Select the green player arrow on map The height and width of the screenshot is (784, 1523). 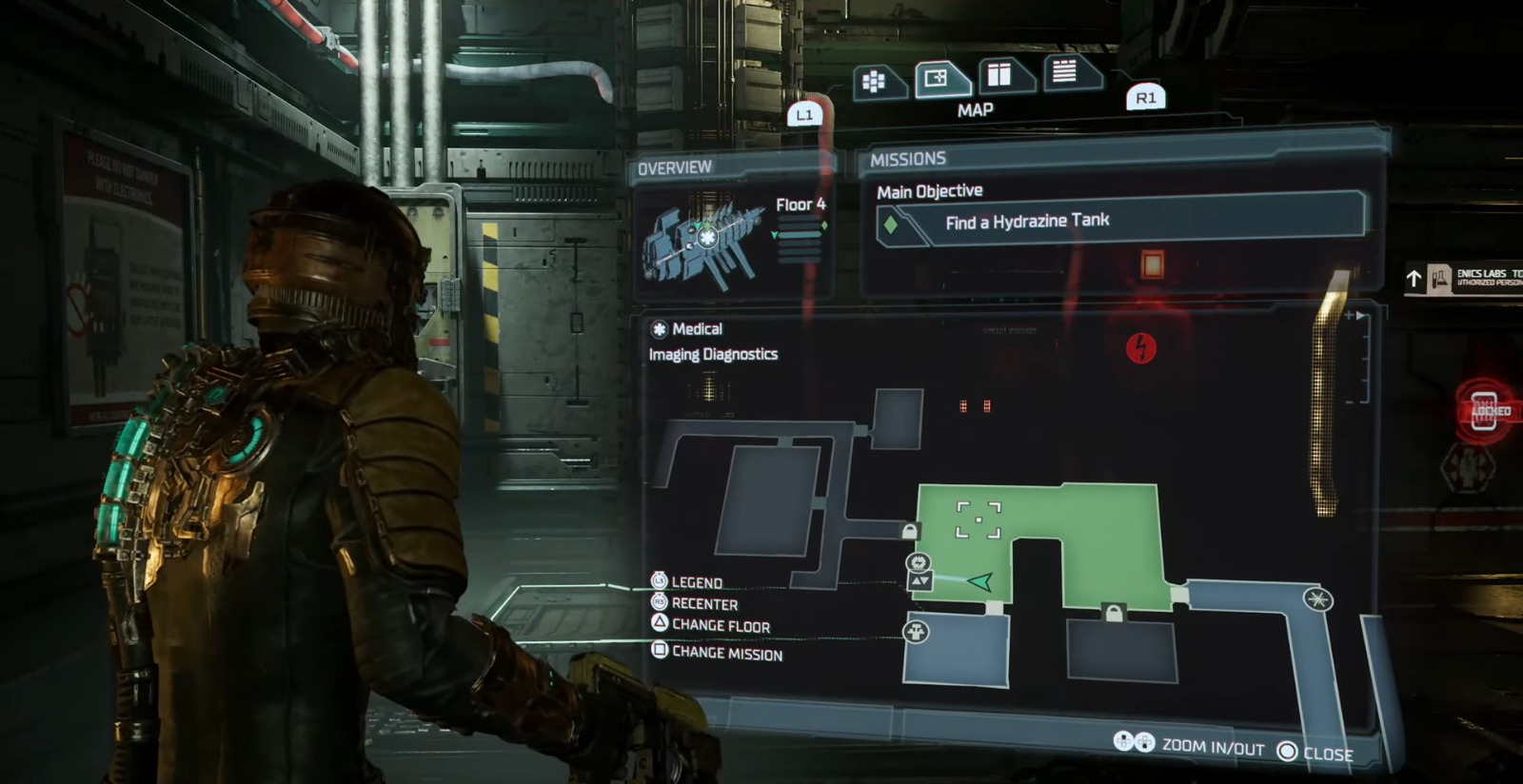tap(979, 581)
